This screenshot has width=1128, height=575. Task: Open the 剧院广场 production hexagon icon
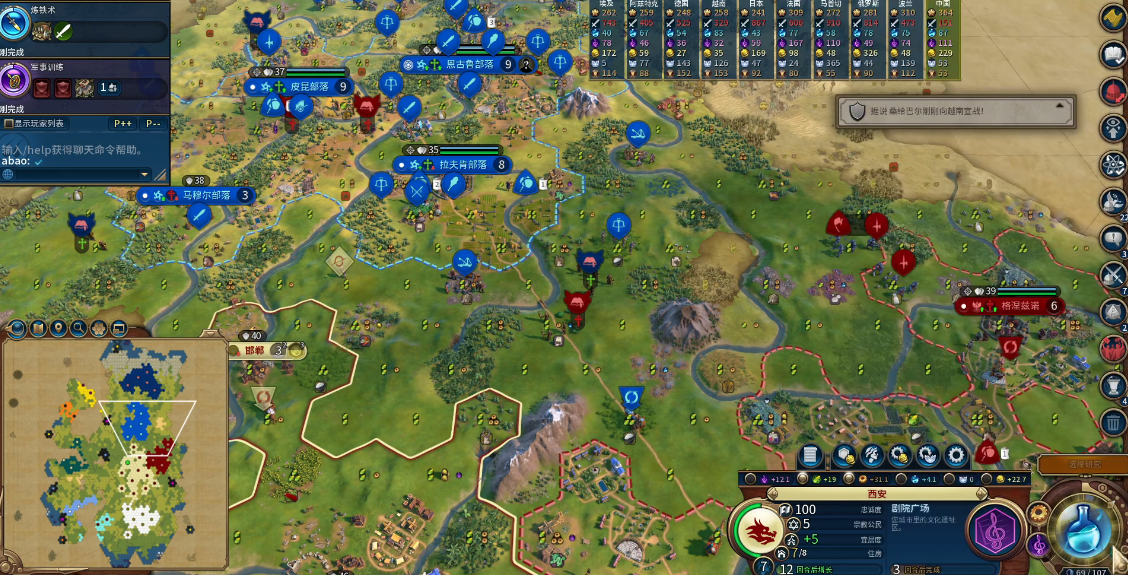point(997,528)
